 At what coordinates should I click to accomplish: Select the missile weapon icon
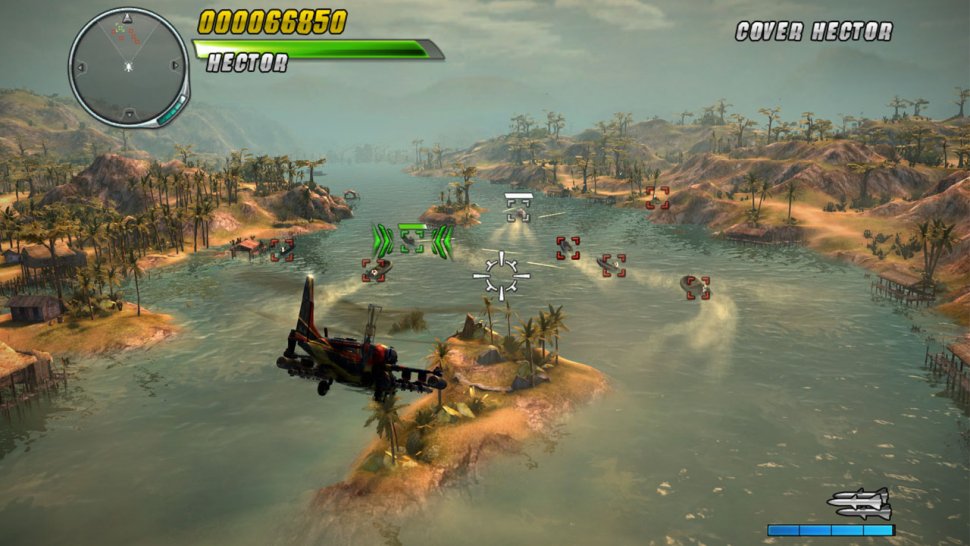[859, 503]
